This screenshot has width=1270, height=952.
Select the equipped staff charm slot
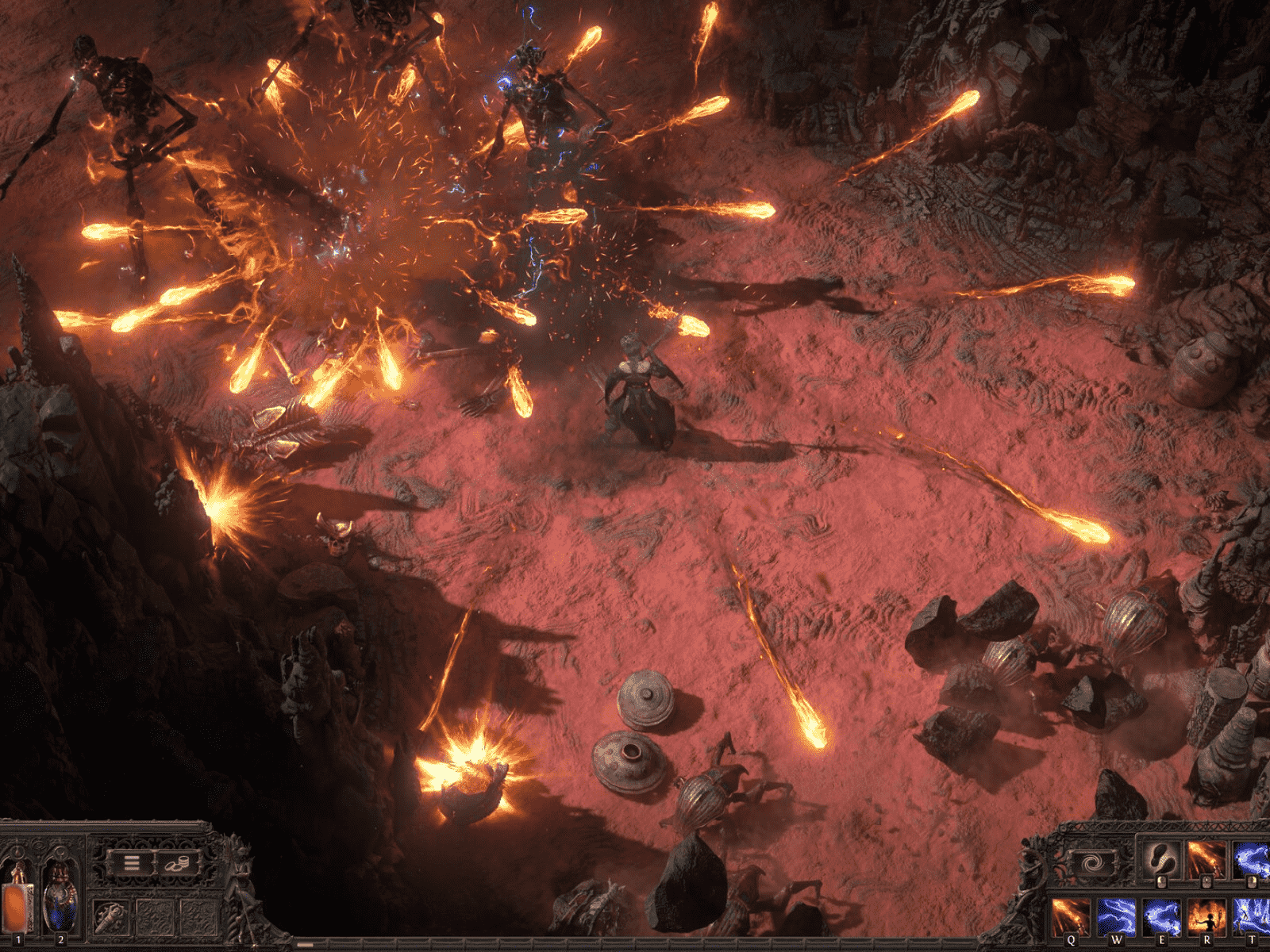tap(110, 916)
